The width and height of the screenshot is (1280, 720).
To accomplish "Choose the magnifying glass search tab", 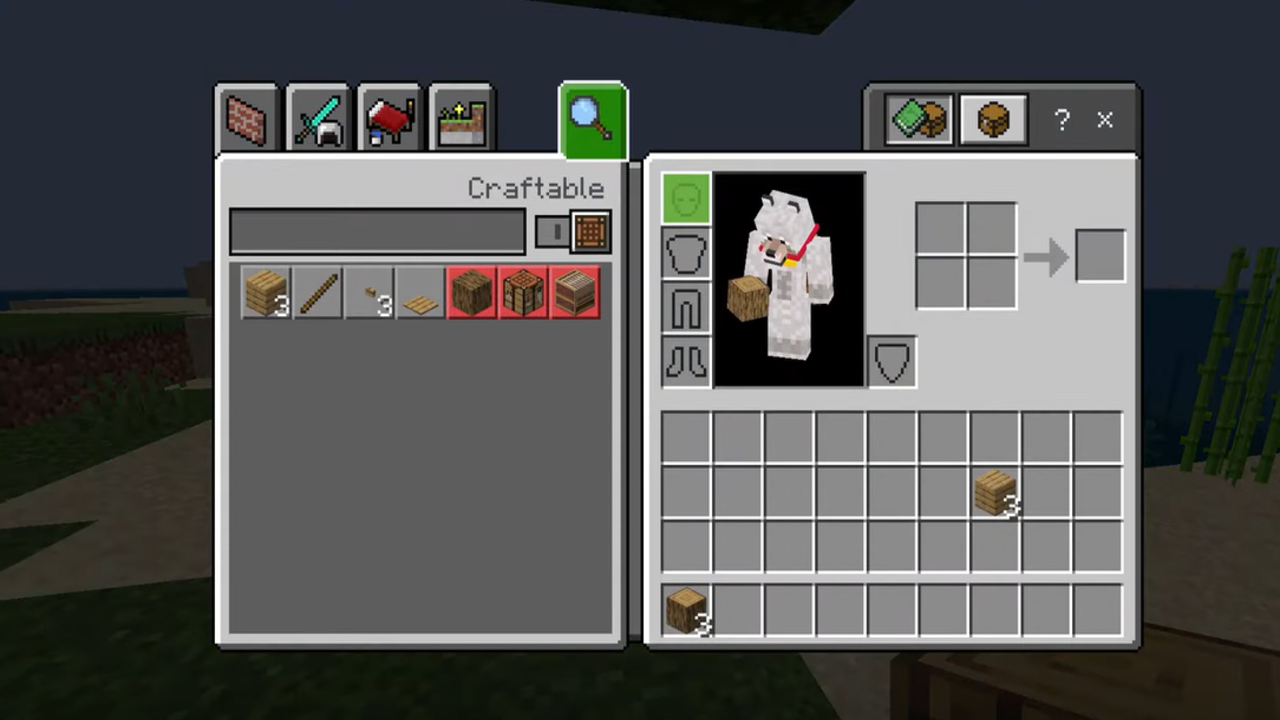I will [x=593, y=120].
